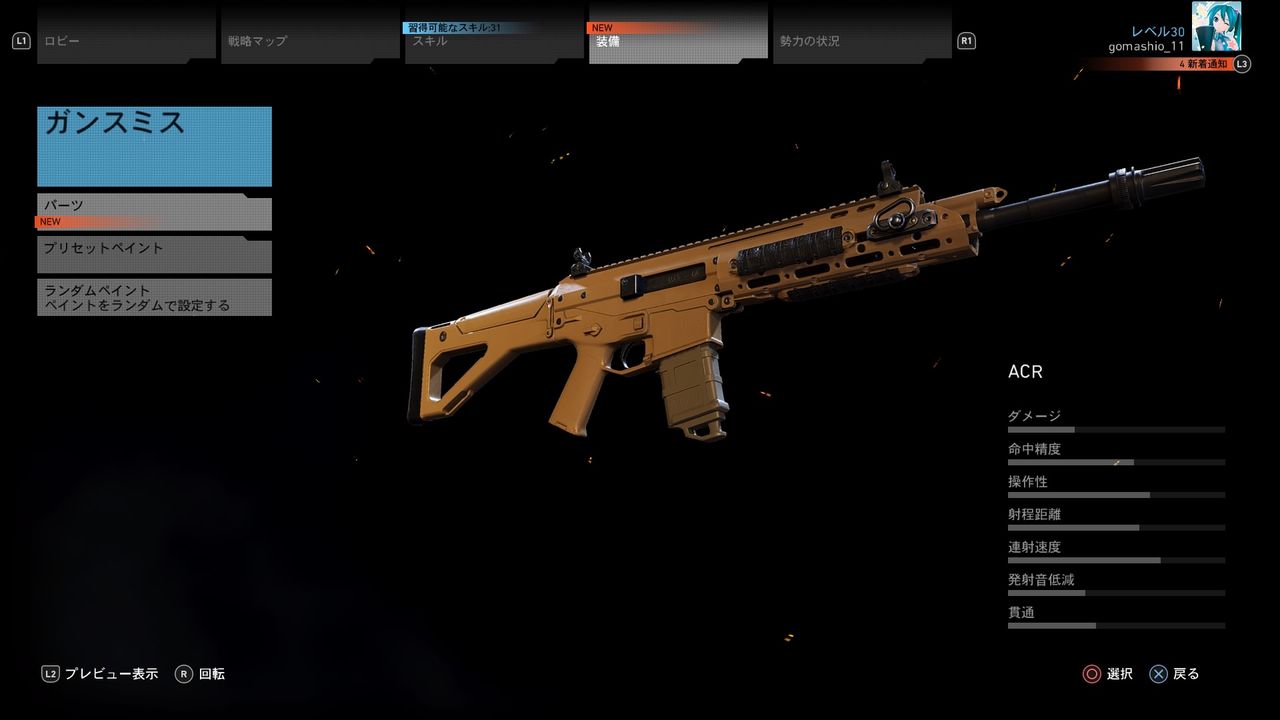This screenshot has width=1280, height=720.
Task: Select the スキル tab
Action: [x=494, y=40]
